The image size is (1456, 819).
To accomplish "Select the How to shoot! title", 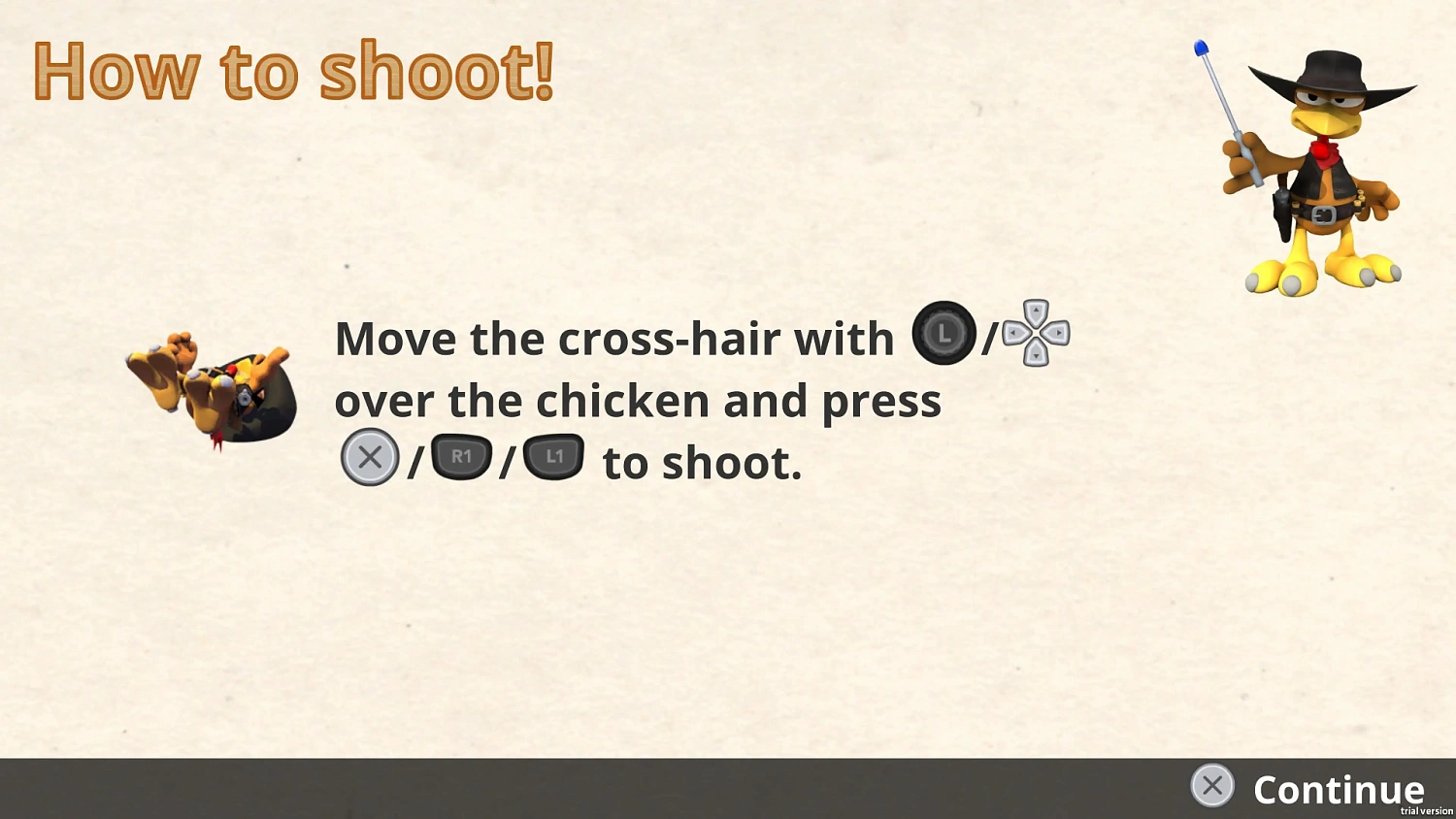I will click(293, 70).
